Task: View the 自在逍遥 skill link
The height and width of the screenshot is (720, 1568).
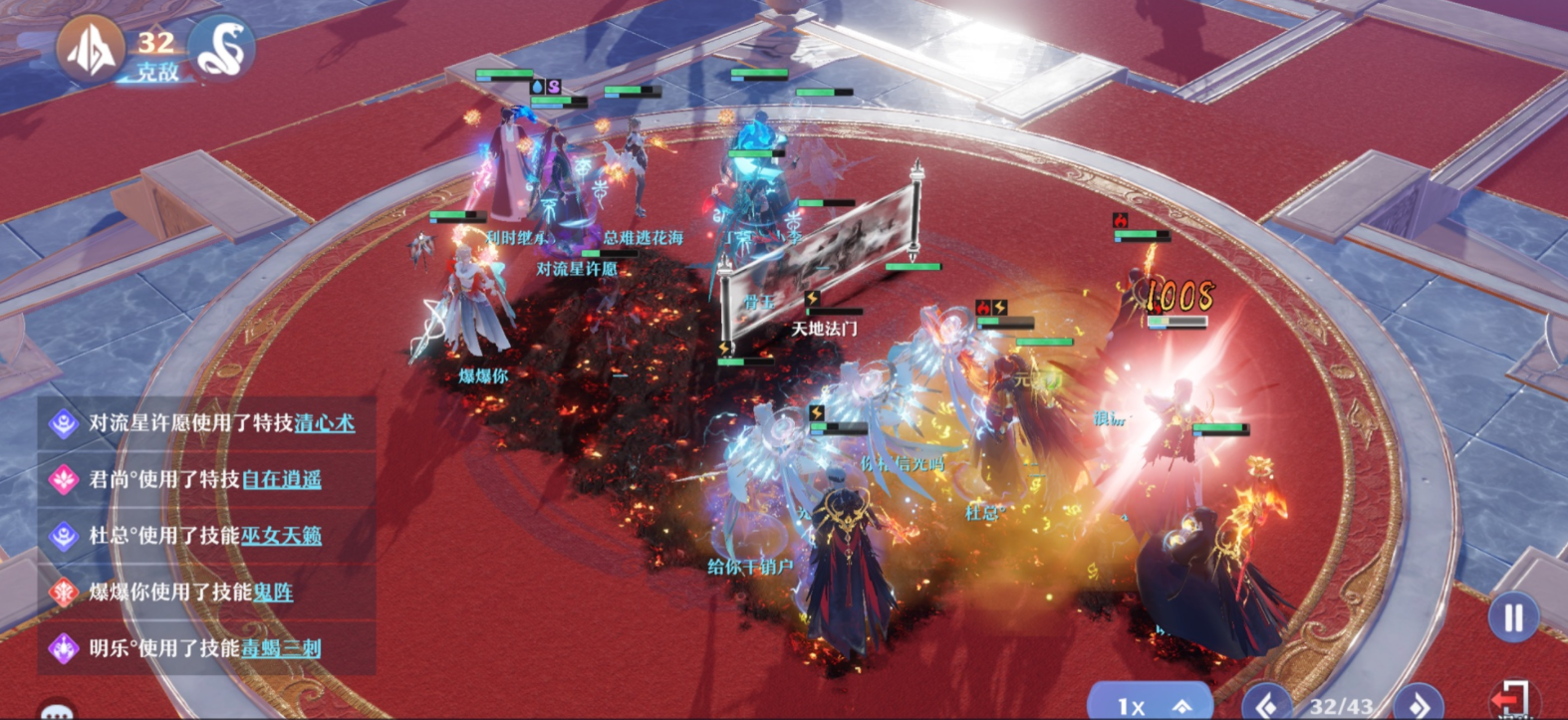Action: click(282, 480)
